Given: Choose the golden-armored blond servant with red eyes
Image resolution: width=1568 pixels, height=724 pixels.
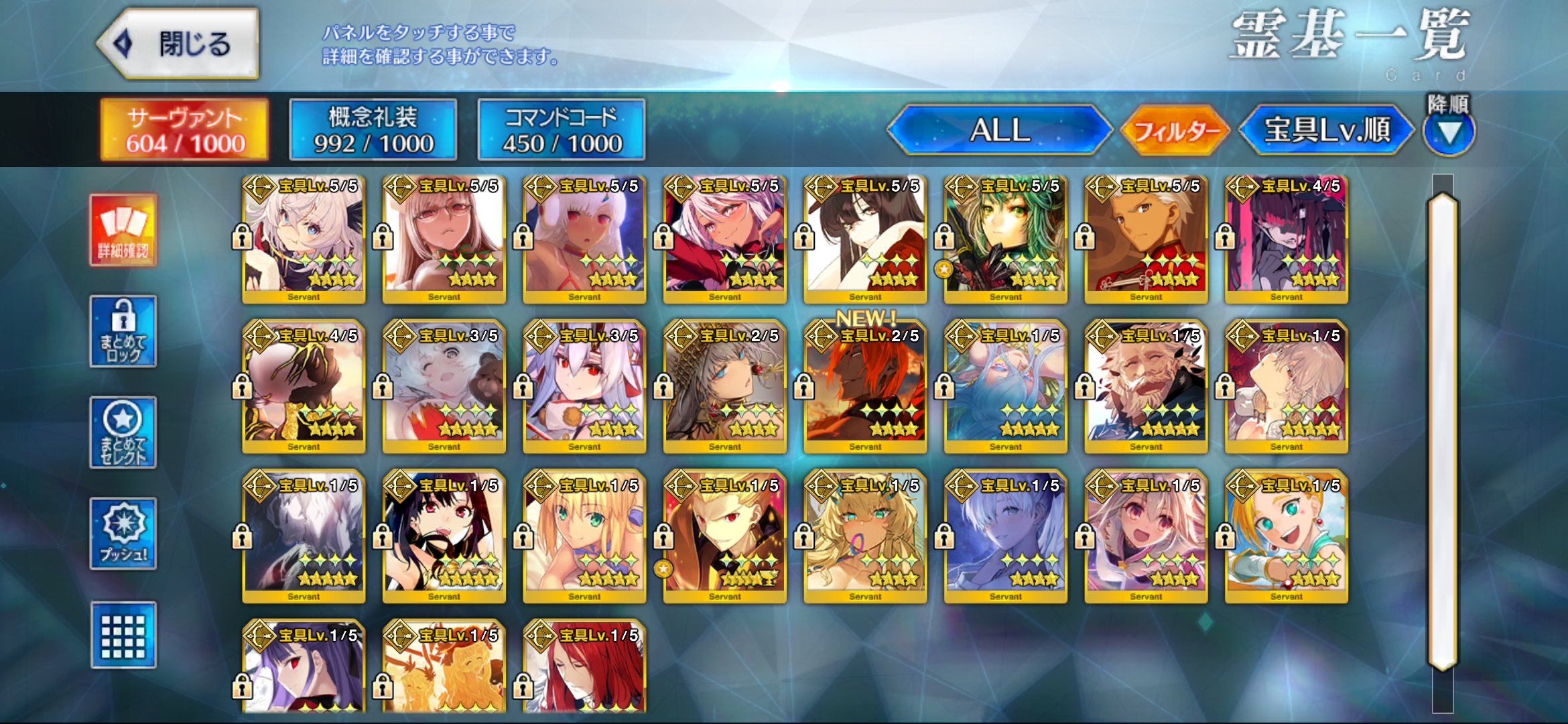Looking at the screenshot, I should (724, 536).
